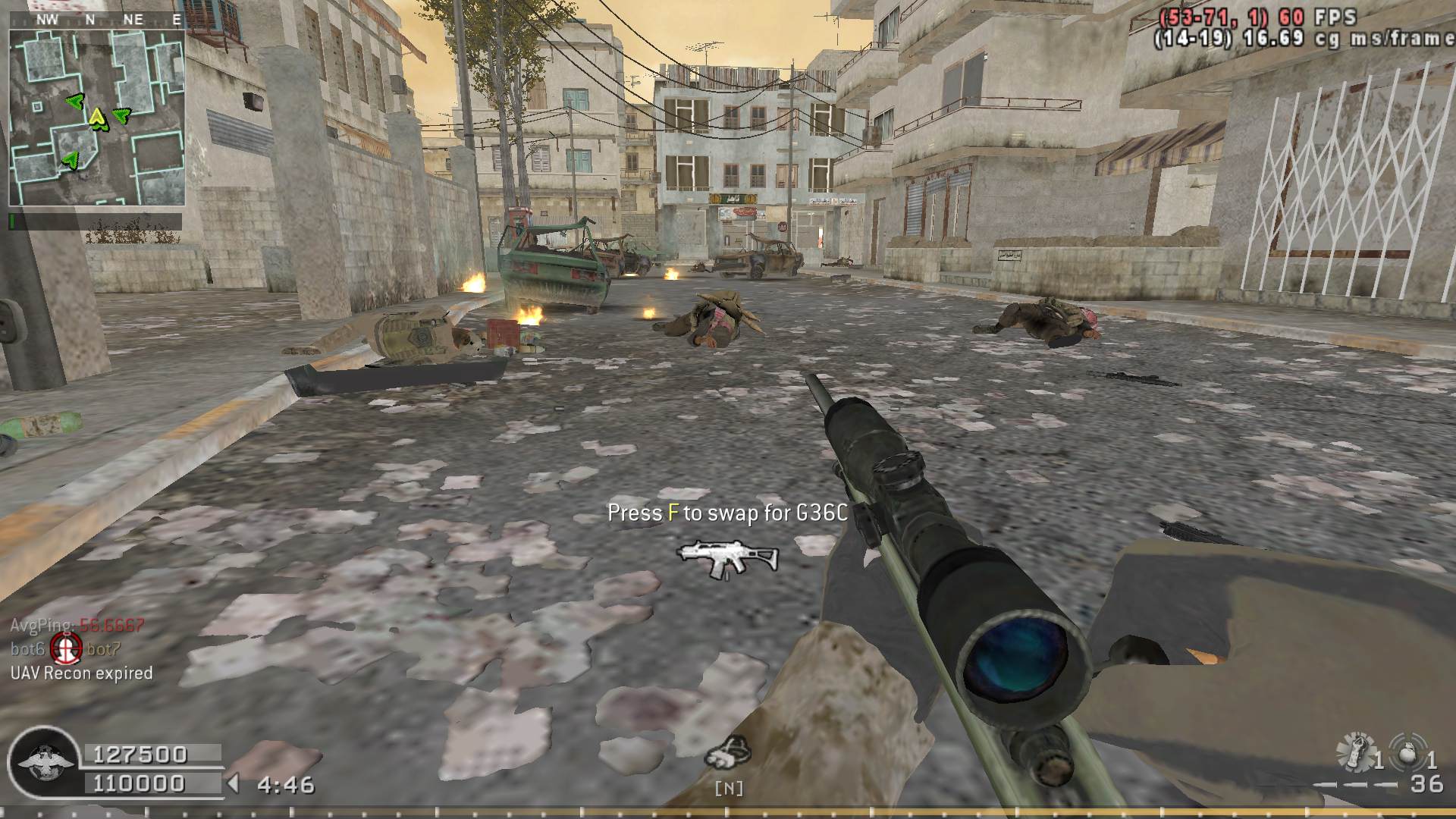
Task: Select the yellow player arrow on the minimap
Action: (x=97, y=118)
